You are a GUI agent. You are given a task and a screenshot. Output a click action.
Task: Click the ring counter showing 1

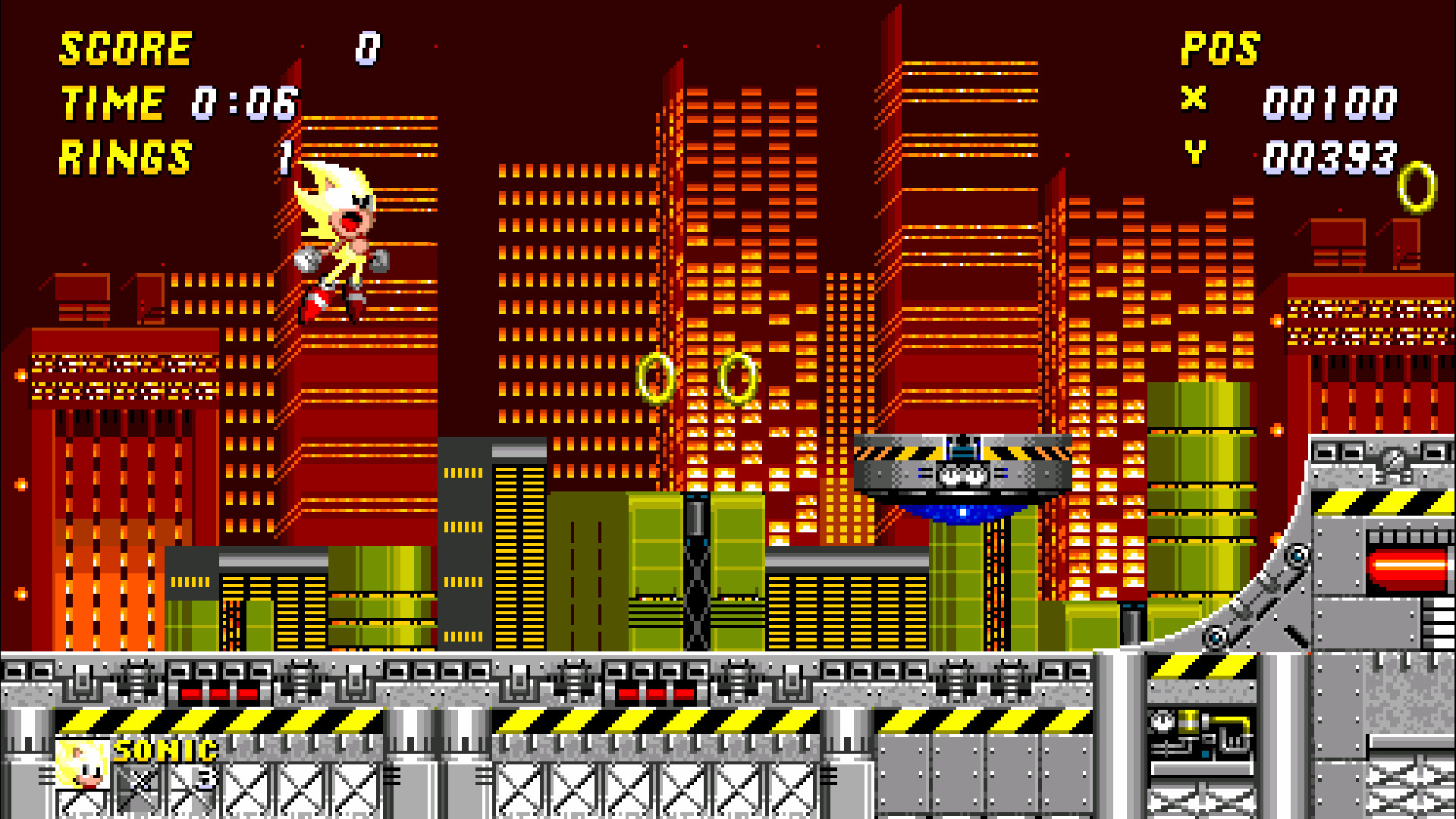click(287, 157)
